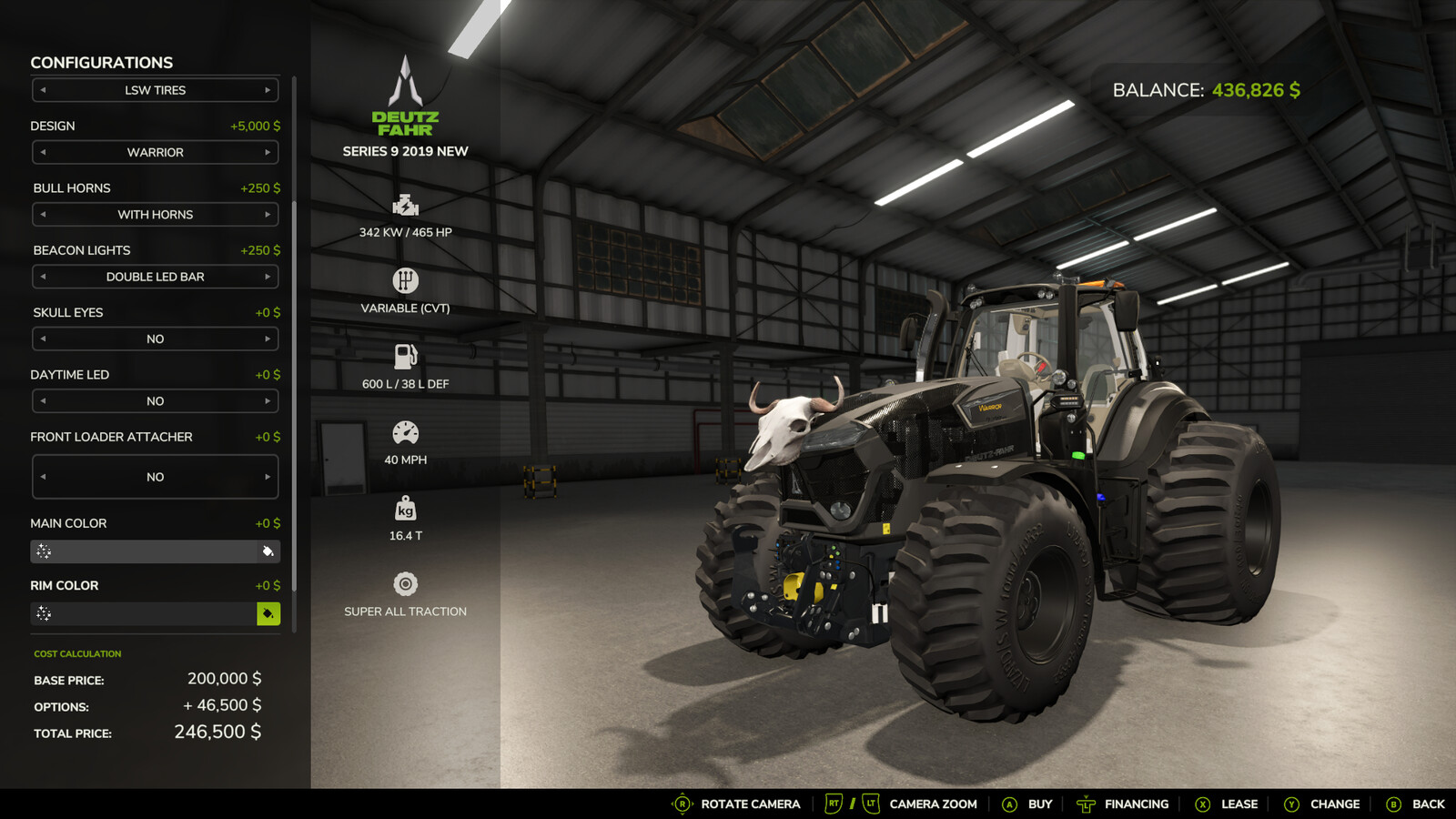
Task: Click the fuel capacity icon
Action: pyautogui.click(x=406, y=354)
